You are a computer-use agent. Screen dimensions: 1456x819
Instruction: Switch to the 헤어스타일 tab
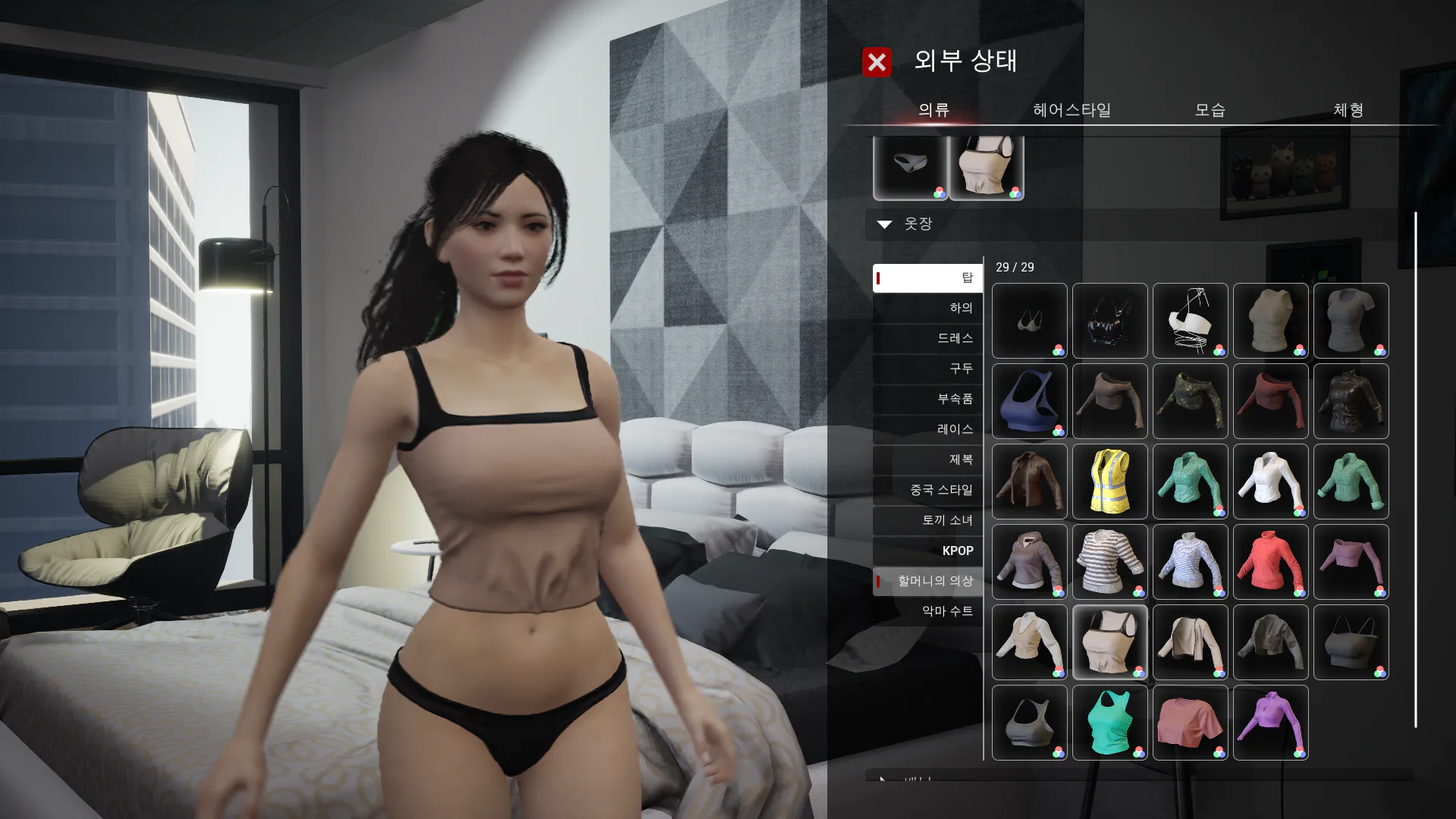pos(1072,110)
